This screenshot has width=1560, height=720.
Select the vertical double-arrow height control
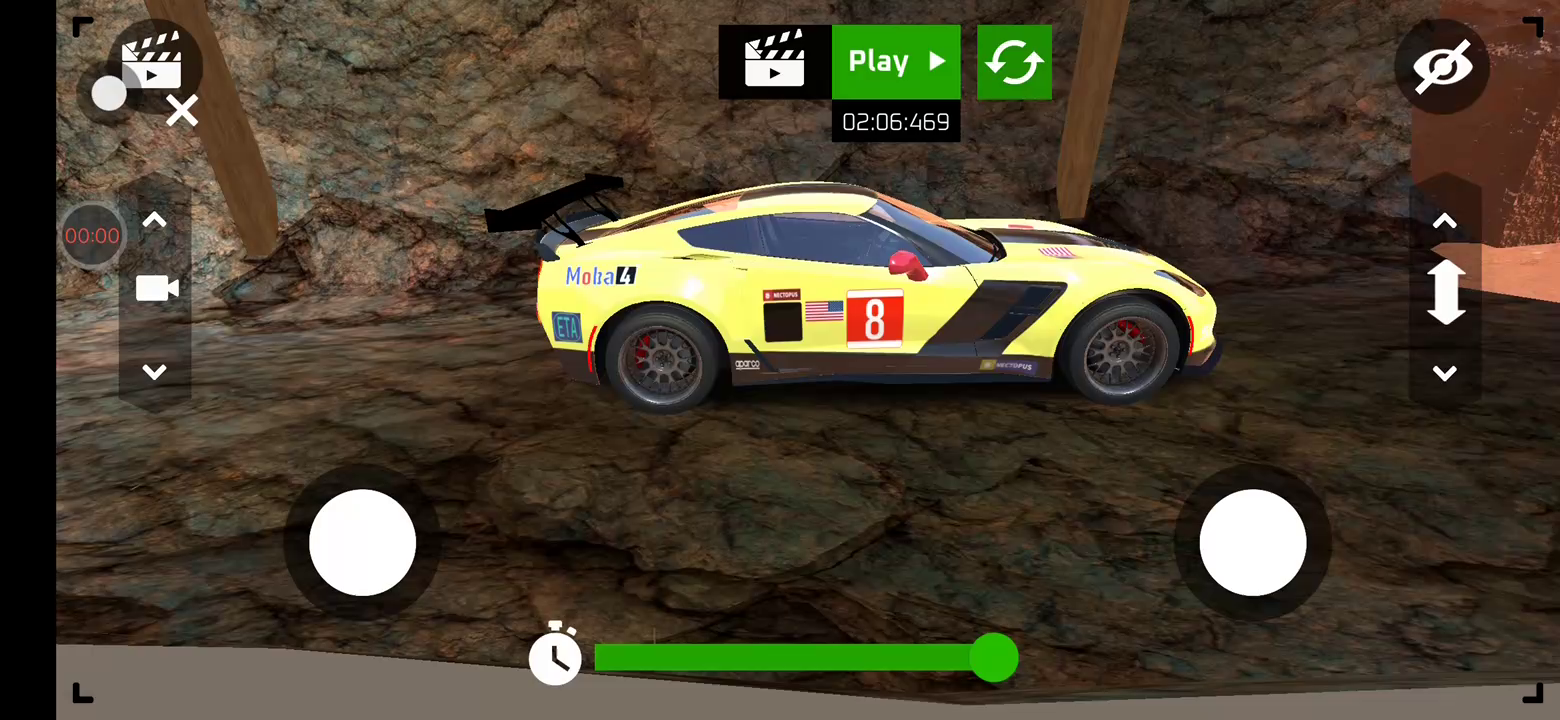pos(1445,293)
